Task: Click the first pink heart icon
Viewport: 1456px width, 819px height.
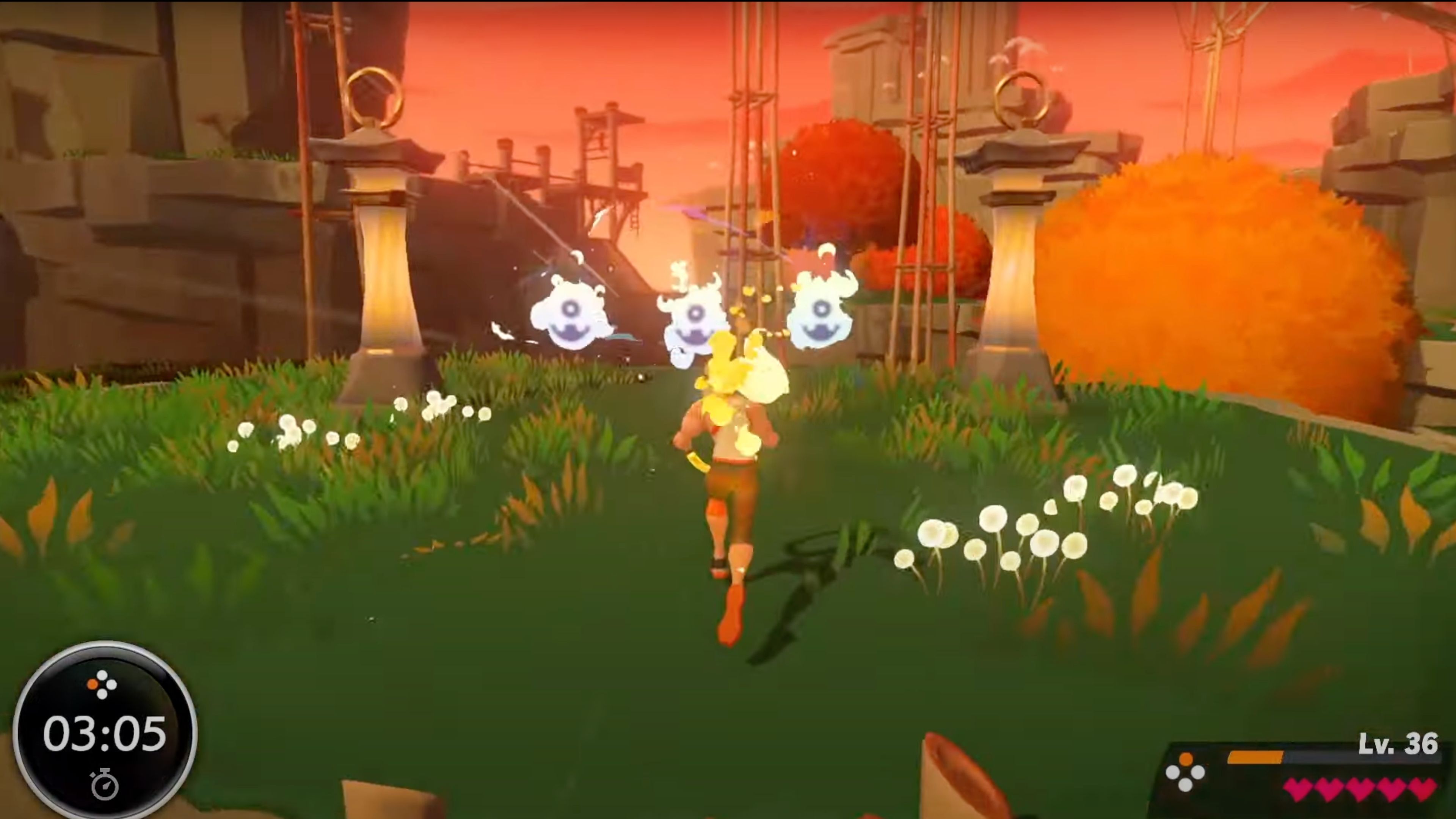Action: click(1298, 791)
